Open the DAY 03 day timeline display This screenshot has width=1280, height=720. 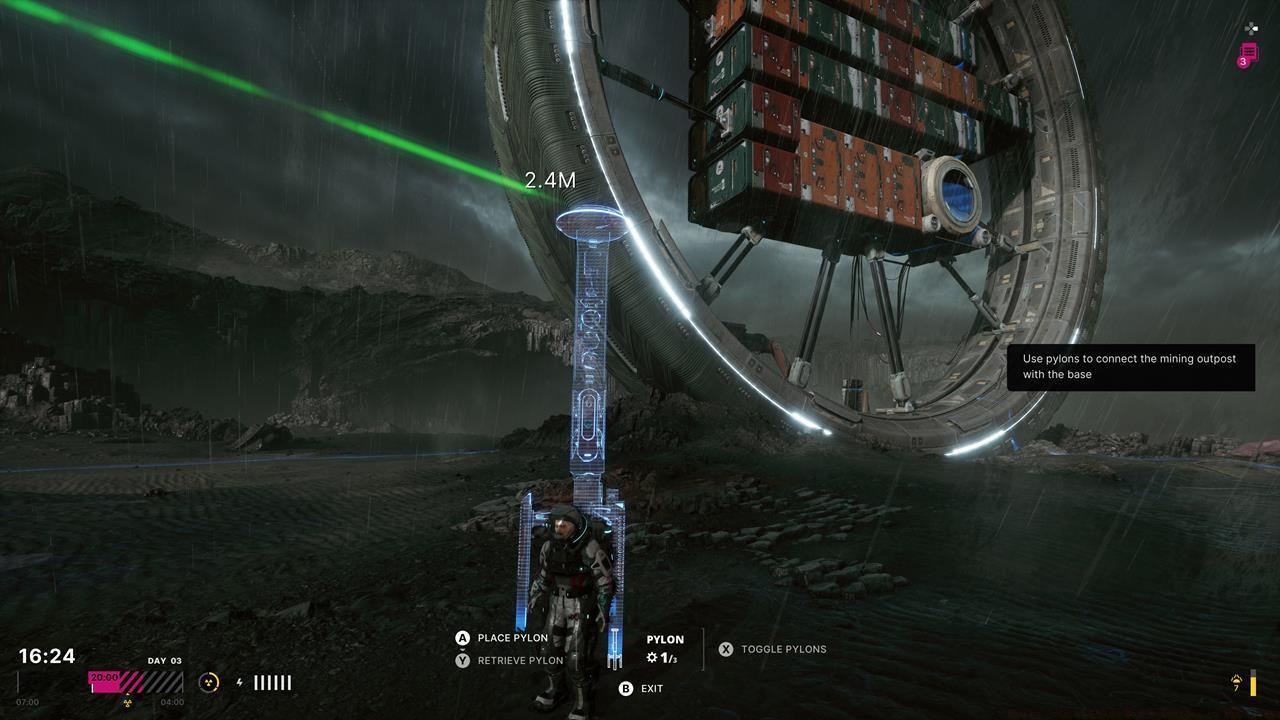click(163, 661)
